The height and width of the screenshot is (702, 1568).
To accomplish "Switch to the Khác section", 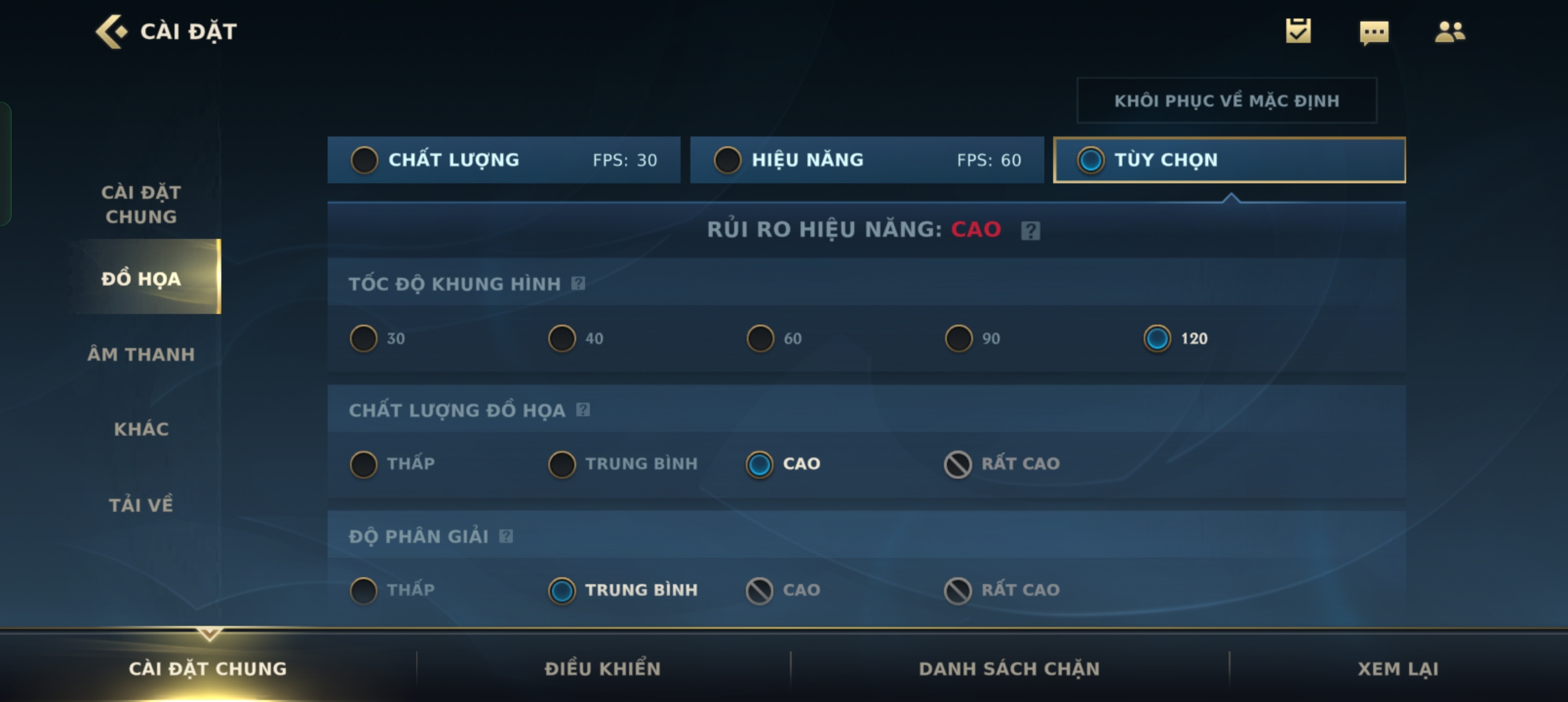I will coord(141,429).
